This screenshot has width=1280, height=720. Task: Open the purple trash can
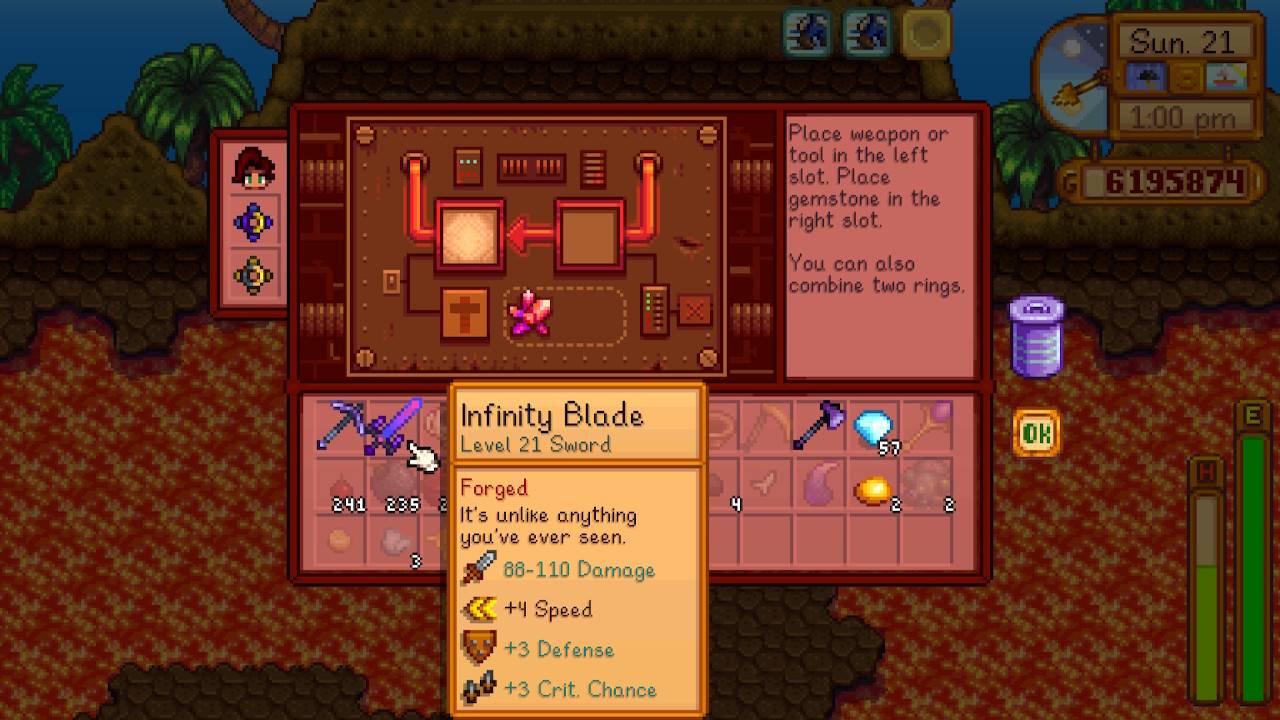(x=1037, y=336)
